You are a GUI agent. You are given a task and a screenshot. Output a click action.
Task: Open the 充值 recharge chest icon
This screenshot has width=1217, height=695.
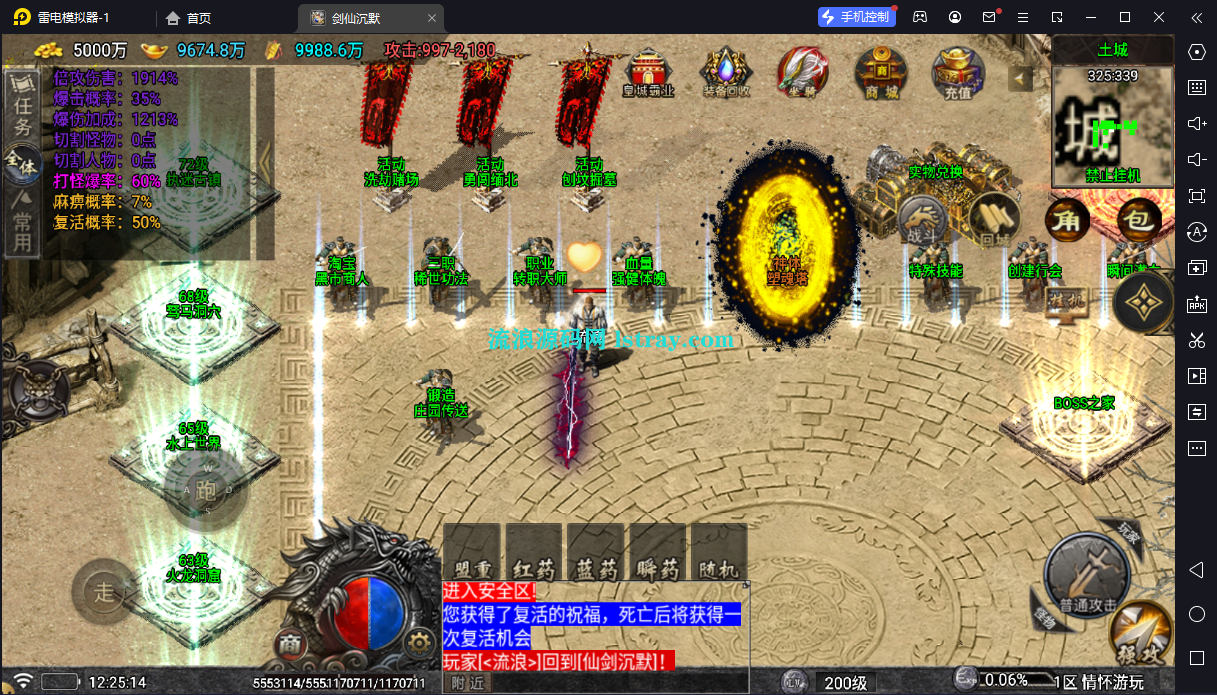tap(957, 71)
